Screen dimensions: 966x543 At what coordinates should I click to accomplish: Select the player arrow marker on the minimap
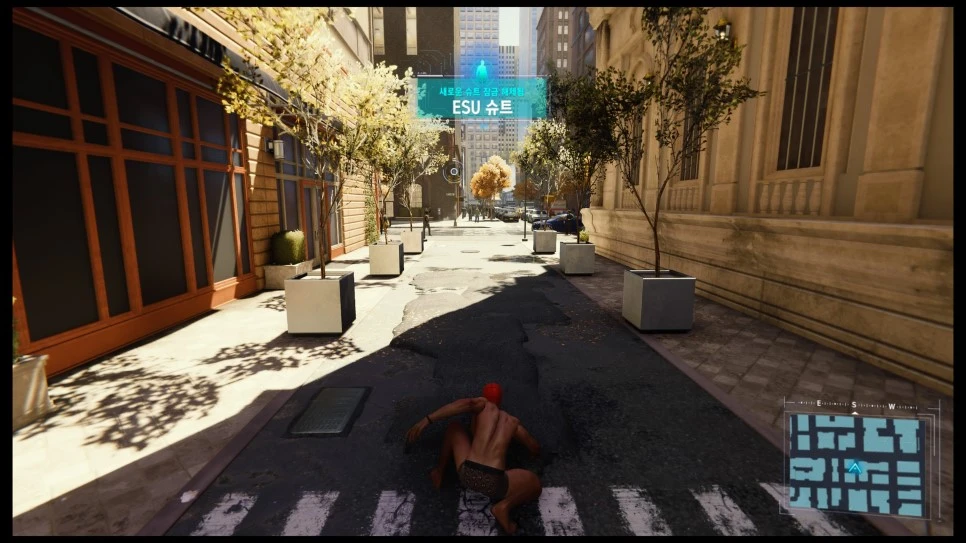pyautogui.click(x=855, y=466)
